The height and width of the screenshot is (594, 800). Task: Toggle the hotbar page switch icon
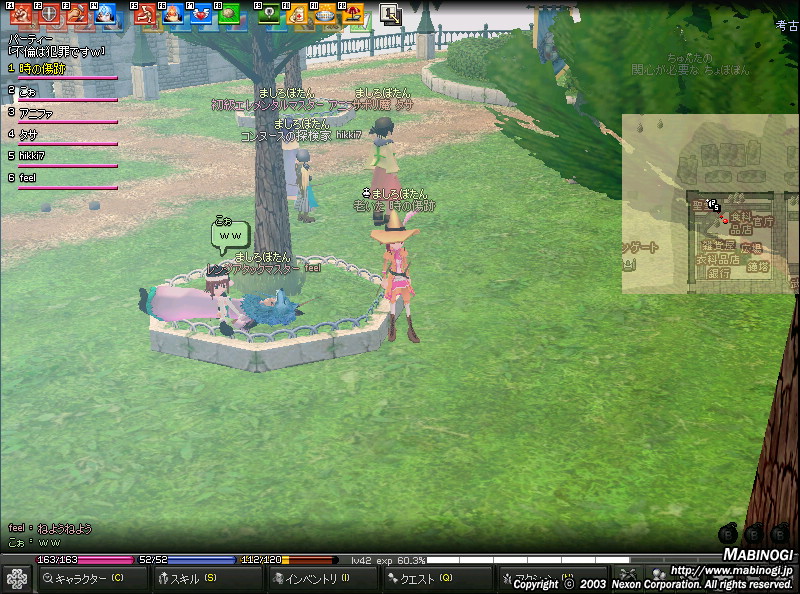pyautogui.click(x=390, y=14)
